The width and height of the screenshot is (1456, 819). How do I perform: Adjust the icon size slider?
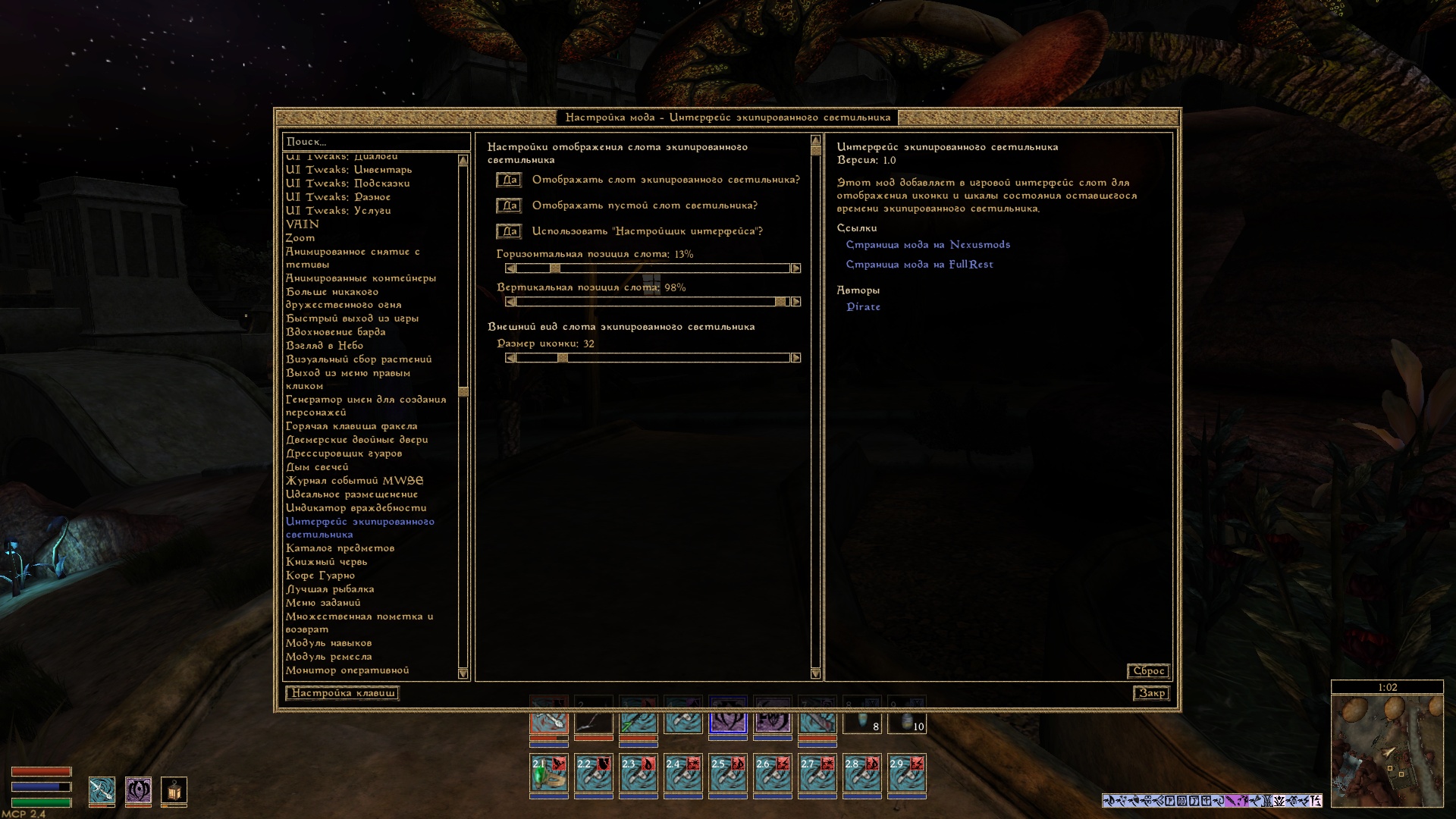pyautogui.click(x=652, y=358)
